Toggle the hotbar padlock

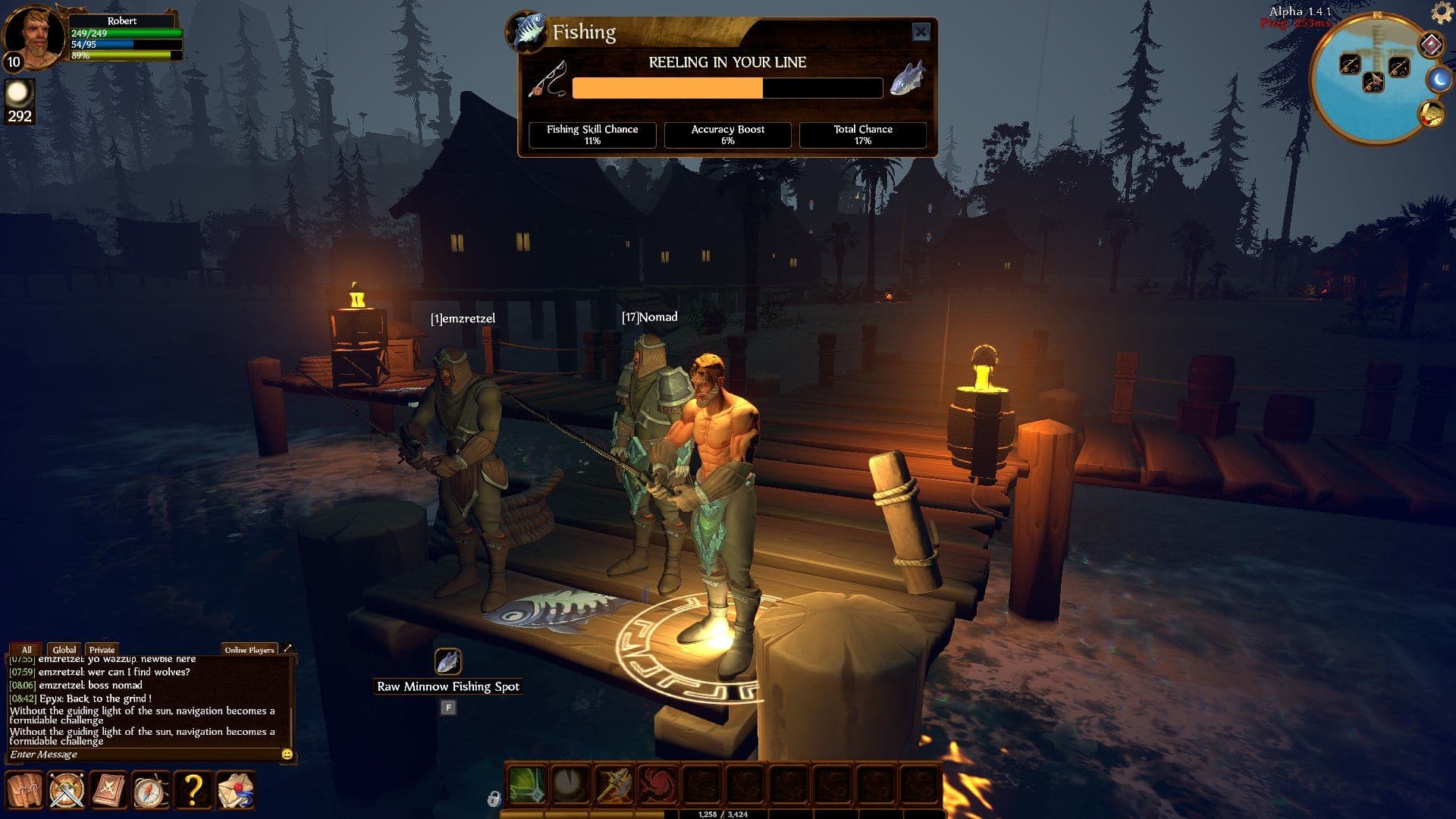[494, 799]
